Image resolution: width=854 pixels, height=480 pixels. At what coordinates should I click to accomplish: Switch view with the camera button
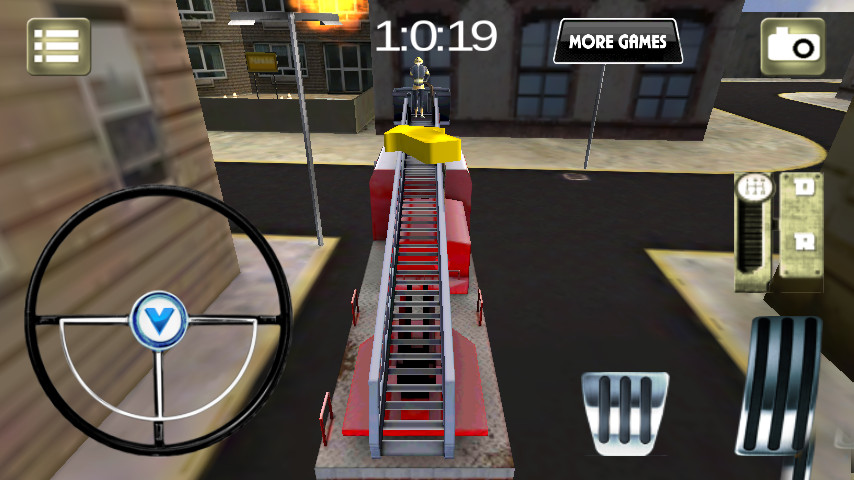coord(793,46)
